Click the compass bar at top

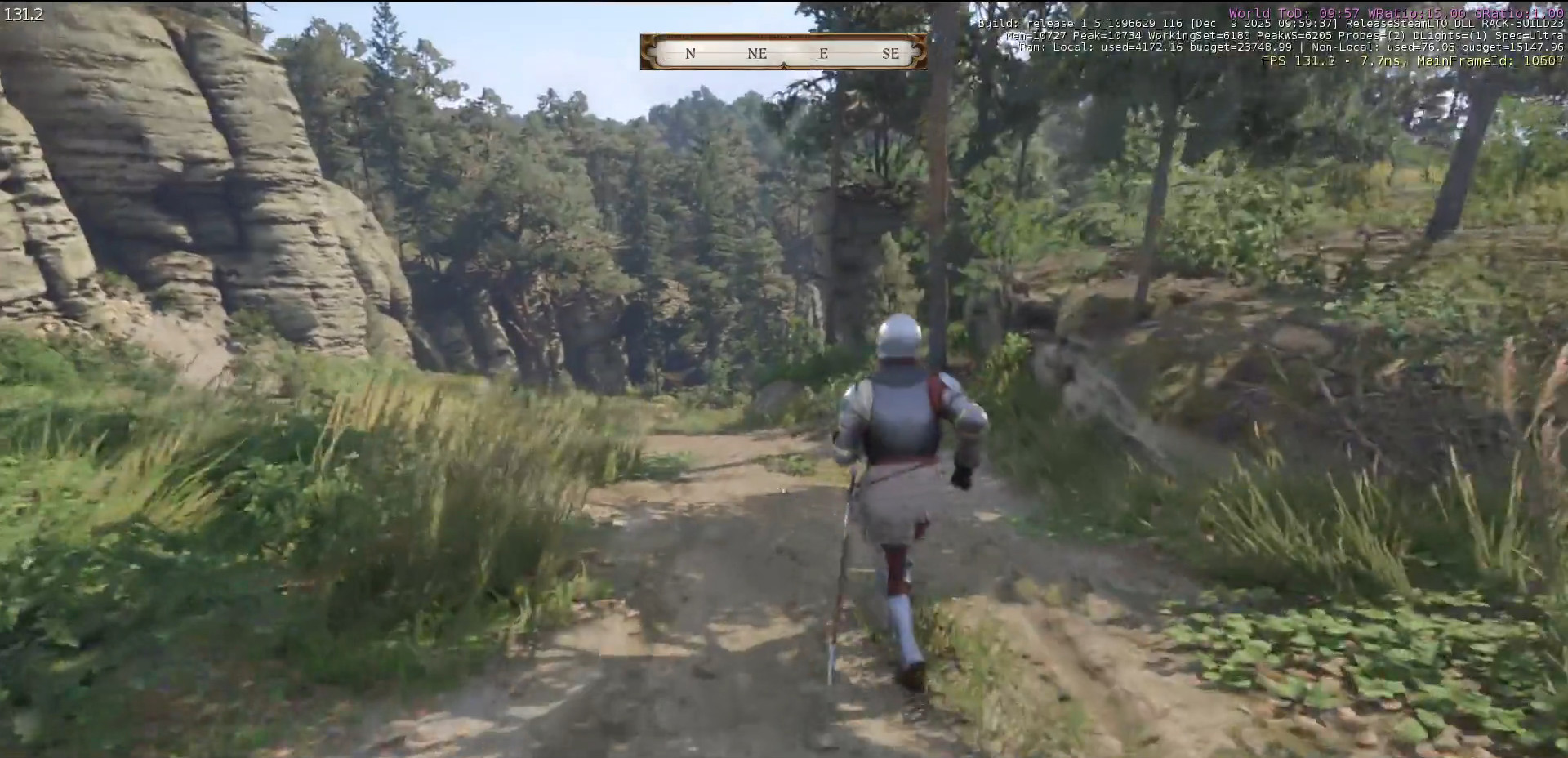783,52
